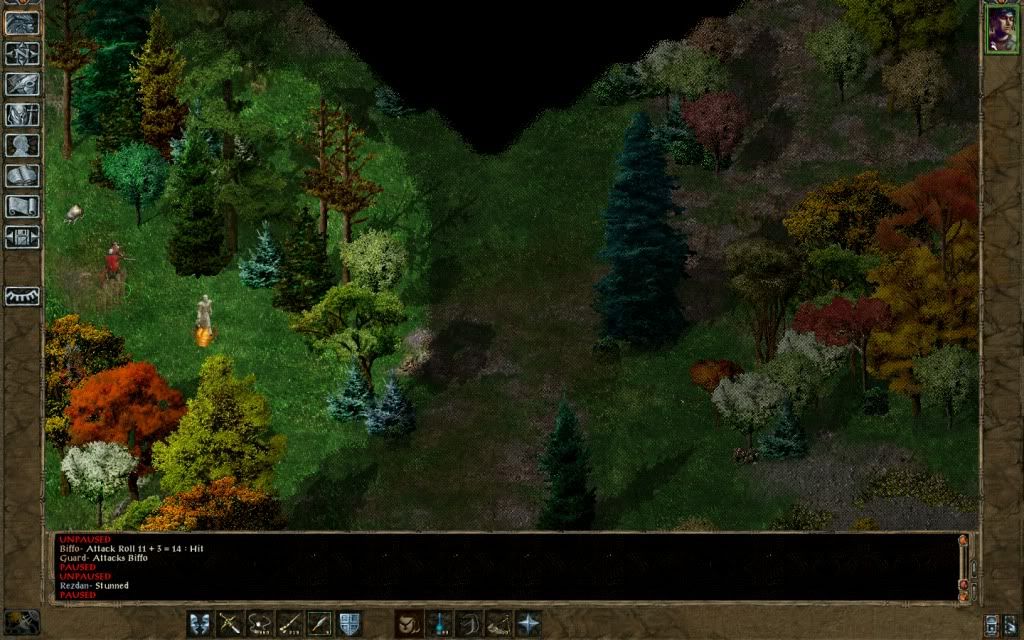Screen dimensions: 1024x640
Task: Select the party member portrait
Action: pos(1001,28)
